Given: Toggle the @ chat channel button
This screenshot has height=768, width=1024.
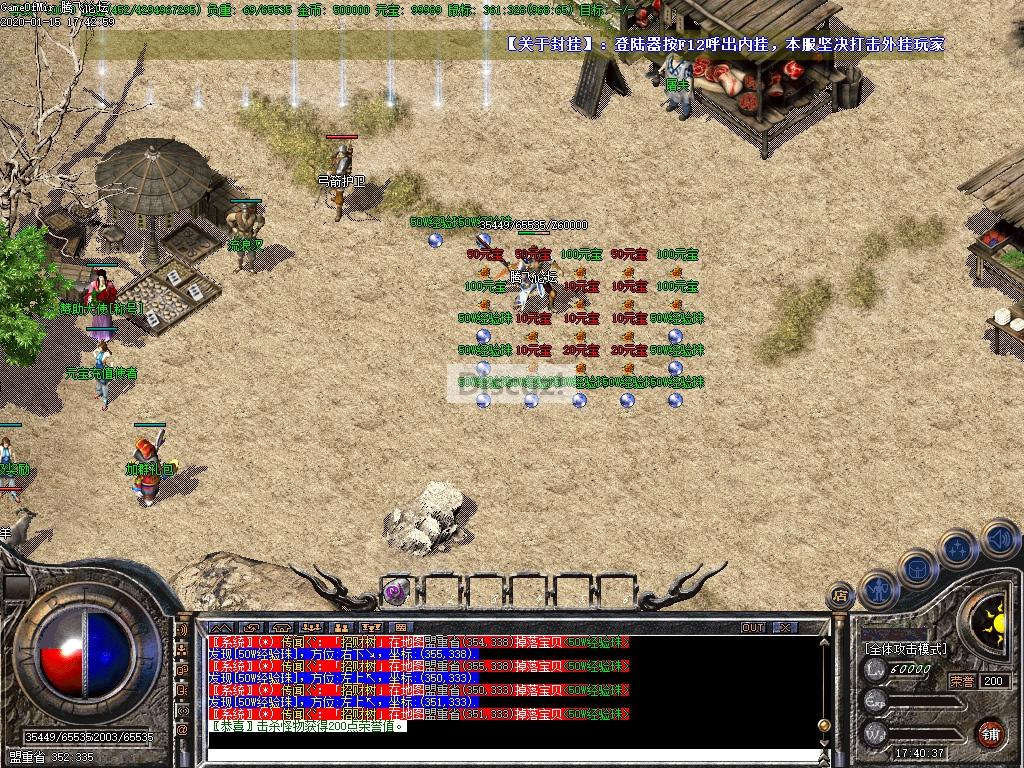Looking at the screenshot, I should pyautogui.click(x=183, y=730).
